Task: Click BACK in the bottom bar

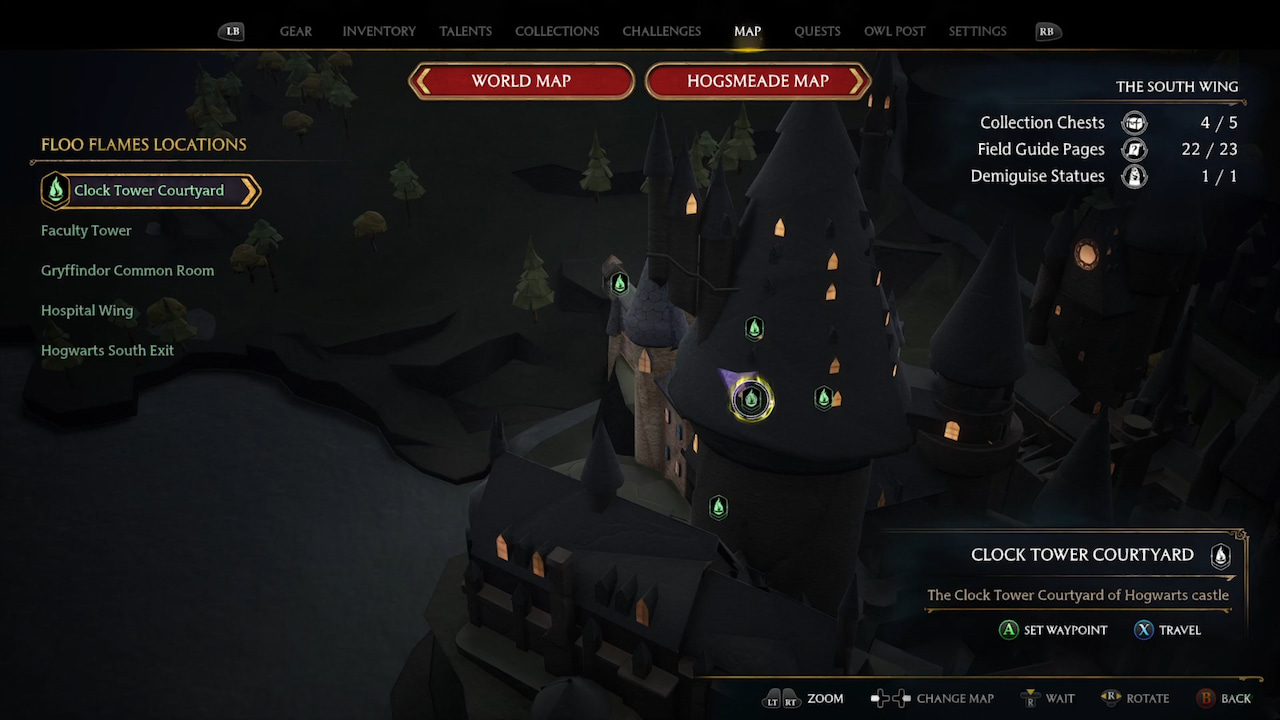Action: point(1224,698)
